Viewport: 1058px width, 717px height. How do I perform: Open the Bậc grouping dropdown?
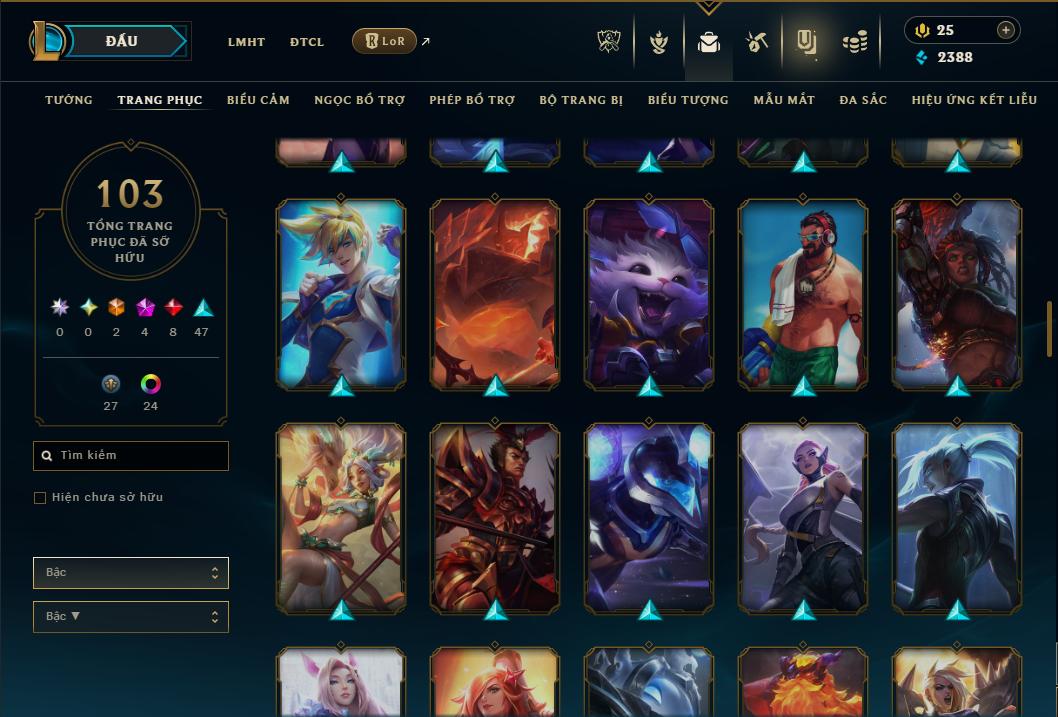click(x=131, y=573)
